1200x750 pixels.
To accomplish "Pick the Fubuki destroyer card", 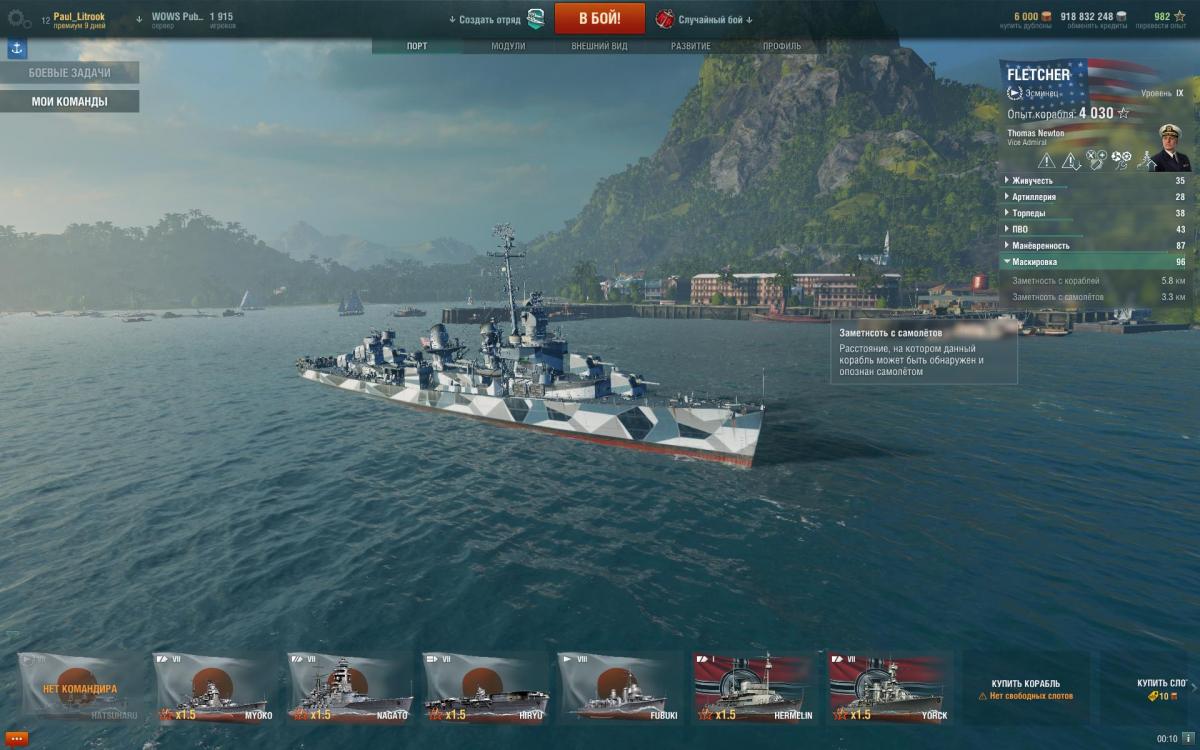I will pyautogui.click(x=620, y=688).
